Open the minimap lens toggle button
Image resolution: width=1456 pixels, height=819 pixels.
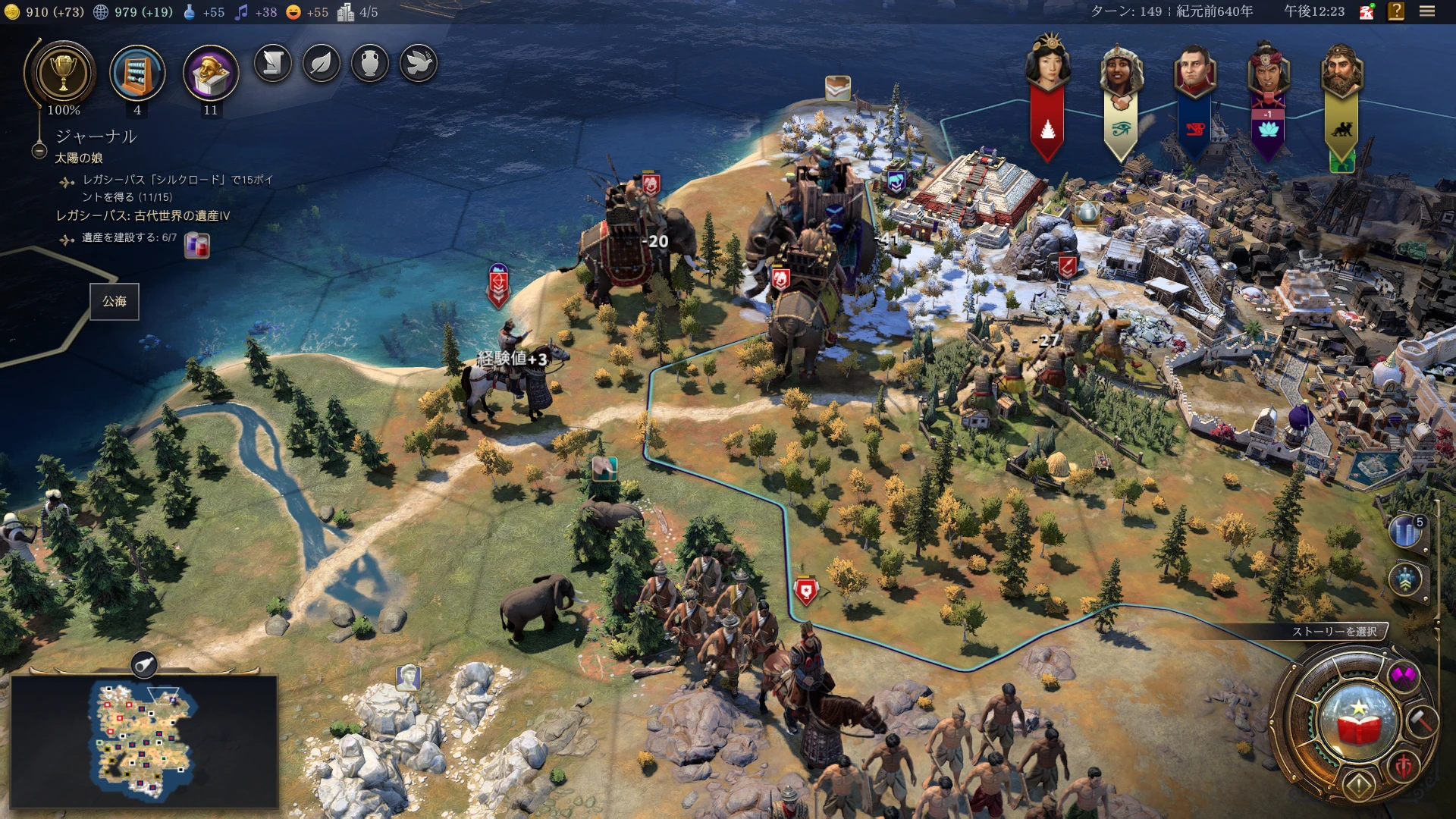pos(143,665)
